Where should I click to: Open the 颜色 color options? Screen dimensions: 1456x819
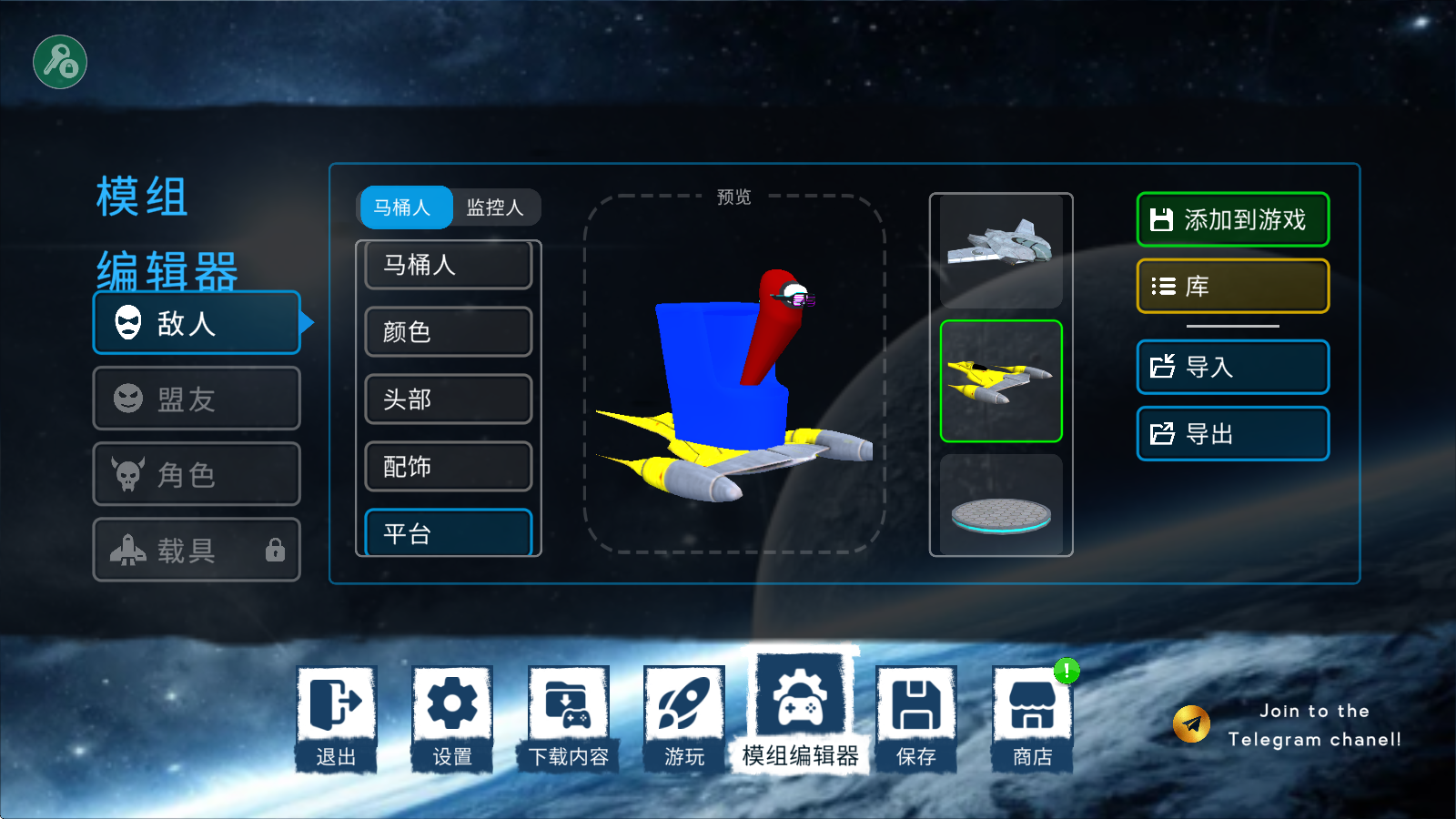click(x=448, y=332)
